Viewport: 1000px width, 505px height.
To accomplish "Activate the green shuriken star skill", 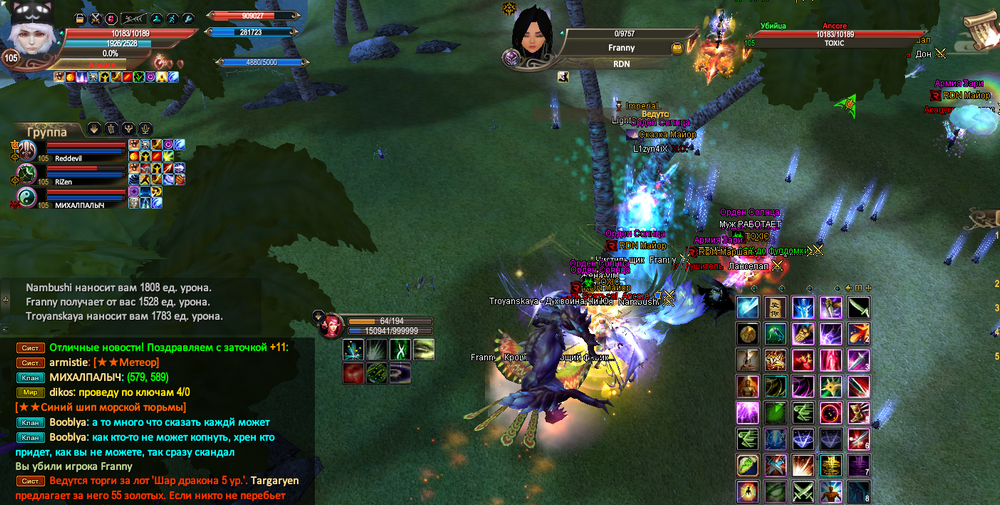I will 829,386.
